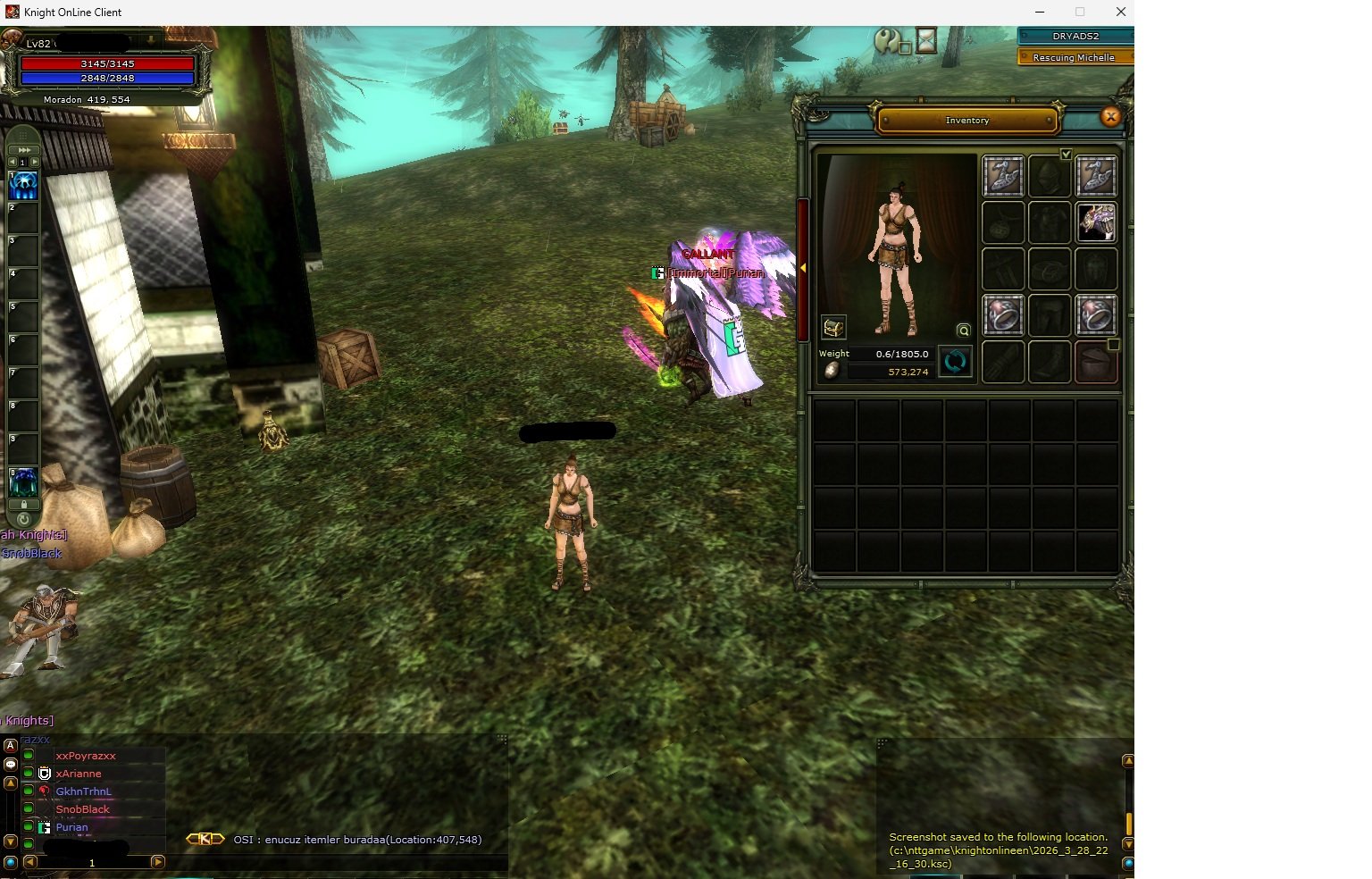Select the Rescuing Michelle quest entry
Image resolution: width=1372 pixels, height=879 pixels.
(1075, 57)
